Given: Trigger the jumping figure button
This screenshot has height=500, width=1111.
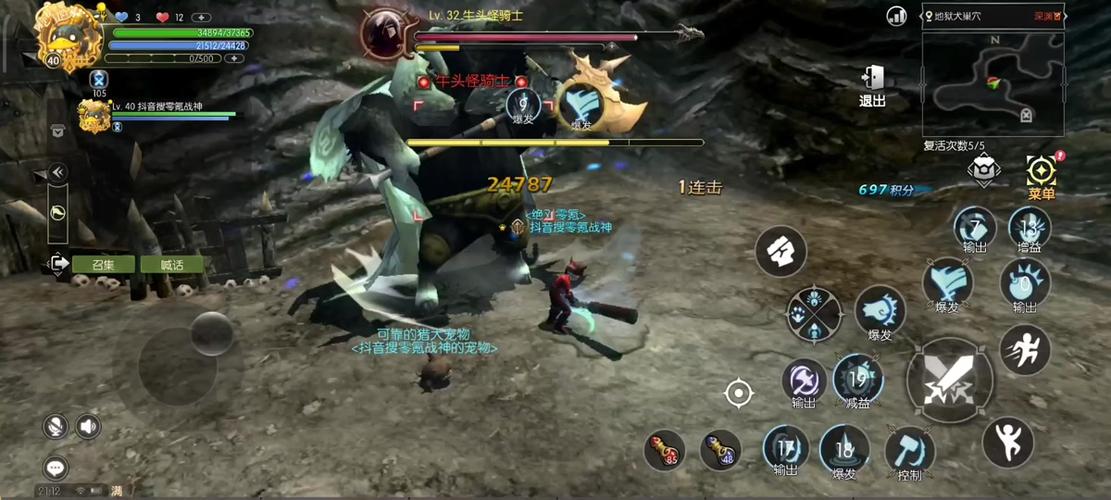Looking at the screenshot, I should coord(1007,441).
